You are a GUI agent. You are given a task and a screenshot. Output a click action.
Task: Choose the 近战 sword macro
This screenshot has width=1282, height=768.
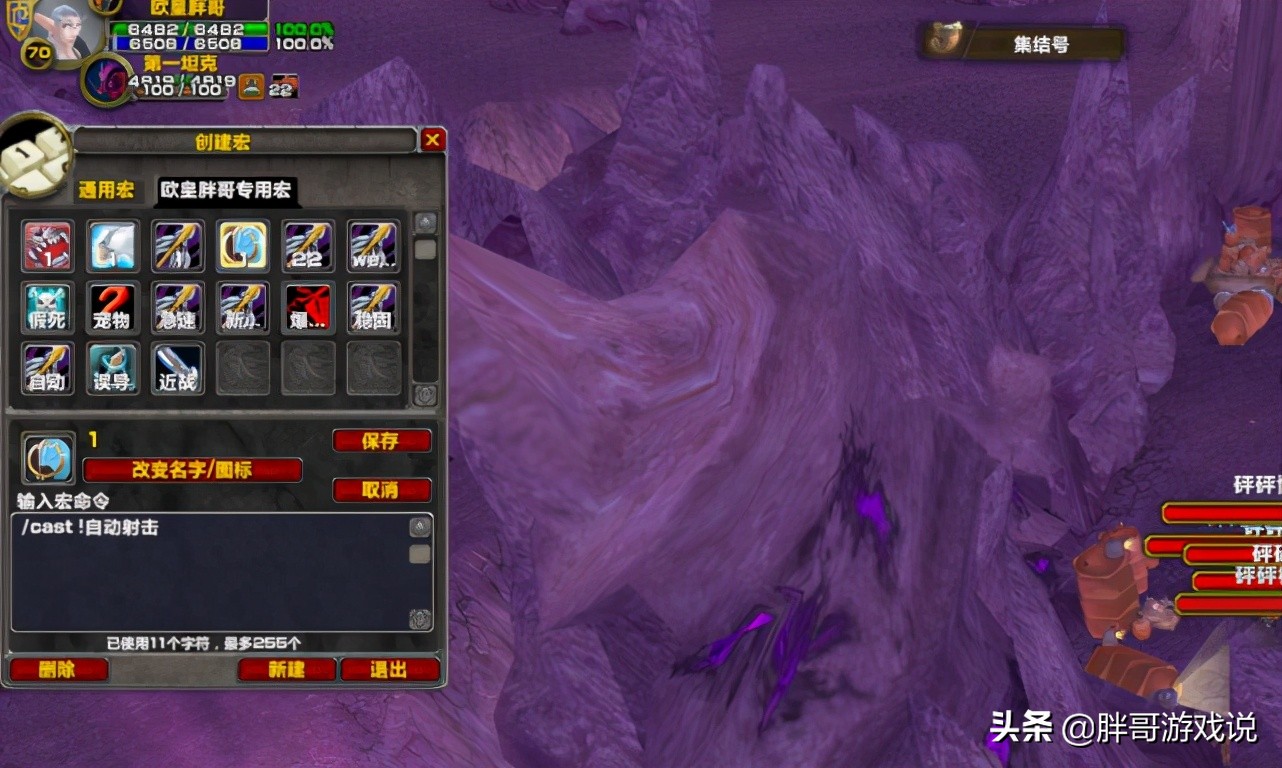coord(178,368)
